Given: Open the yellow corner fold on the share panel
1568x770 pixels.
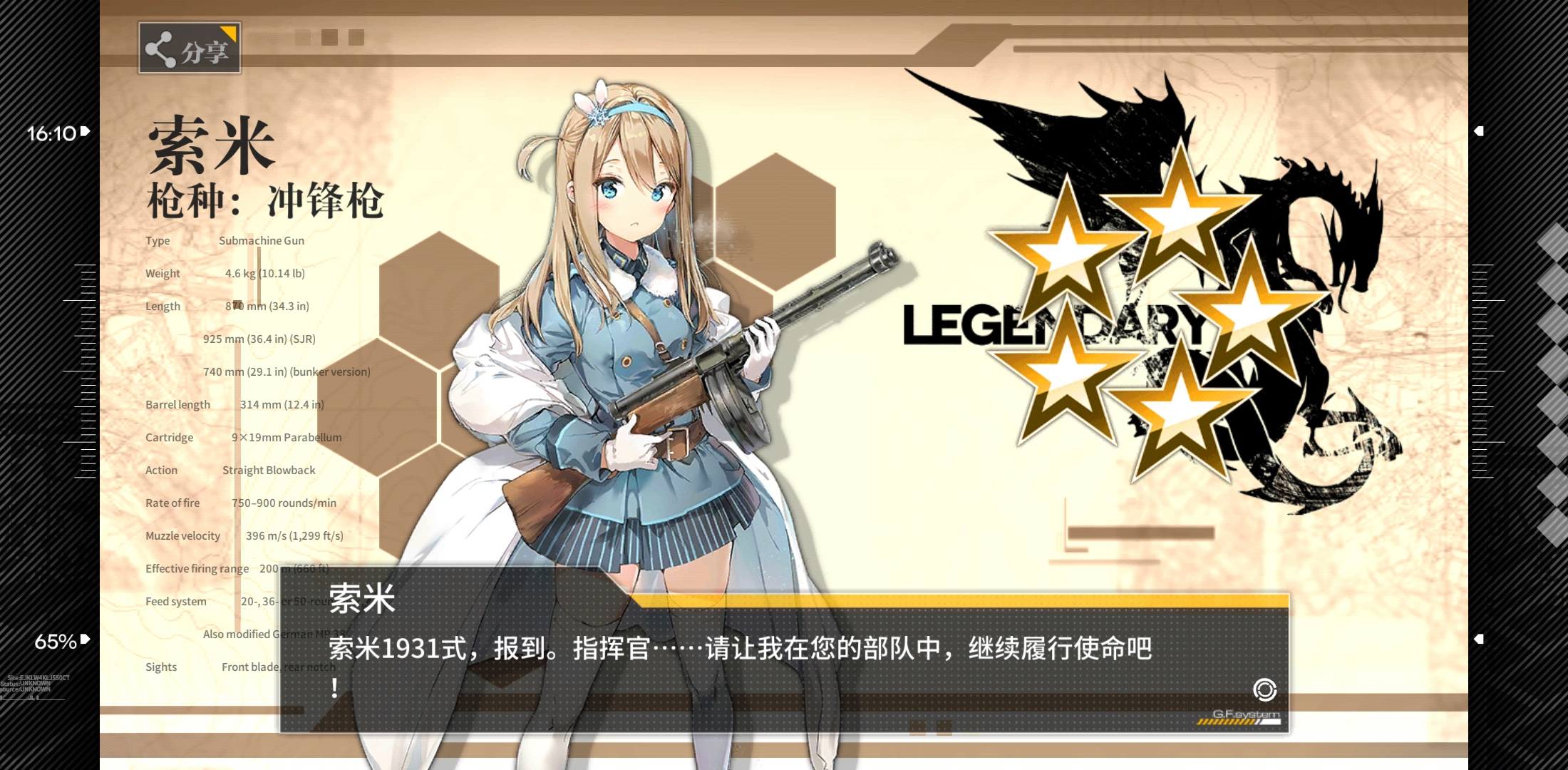Looking at the screenshot, I should click(x=231, y=31).
